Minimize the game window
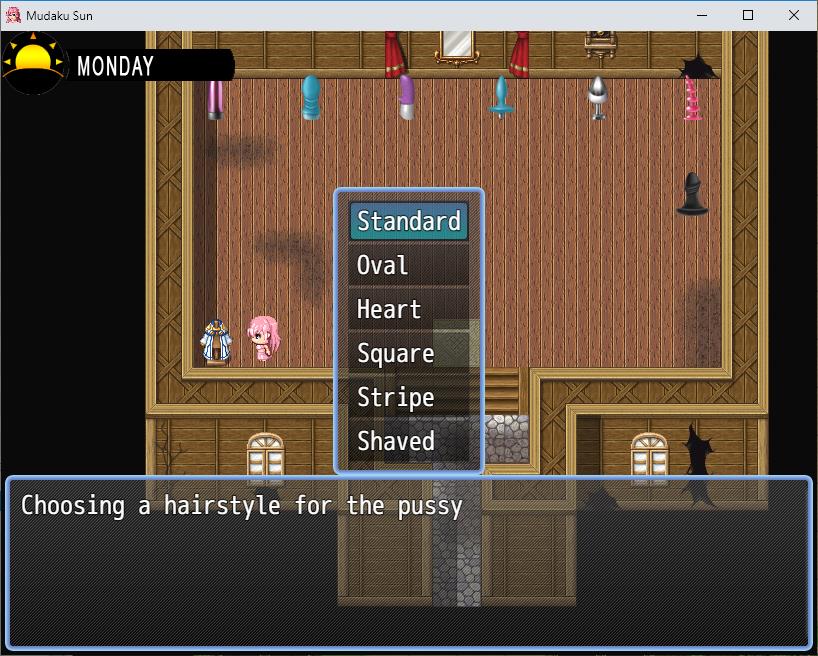 tap(702, 15)
